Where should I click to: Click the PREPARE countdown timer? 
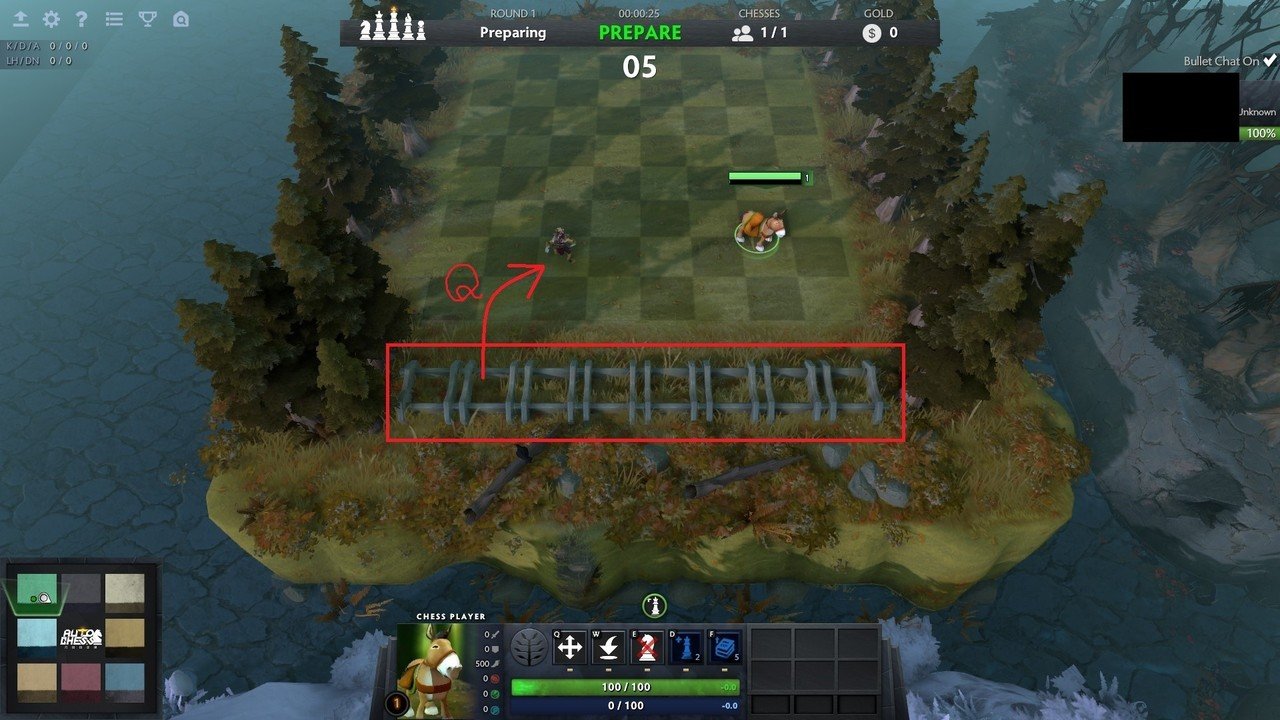(x=640, y=32)
